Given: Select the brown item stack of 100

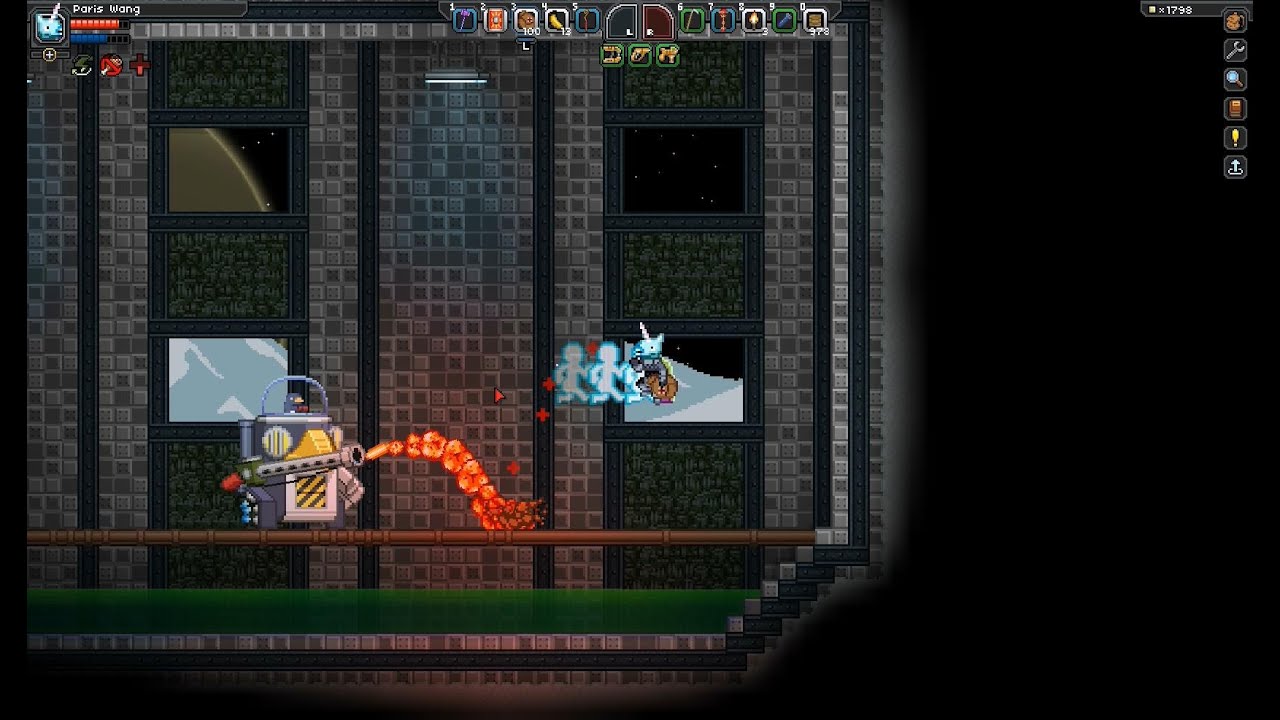Looking at the screenshot, I should coord(526,20).
